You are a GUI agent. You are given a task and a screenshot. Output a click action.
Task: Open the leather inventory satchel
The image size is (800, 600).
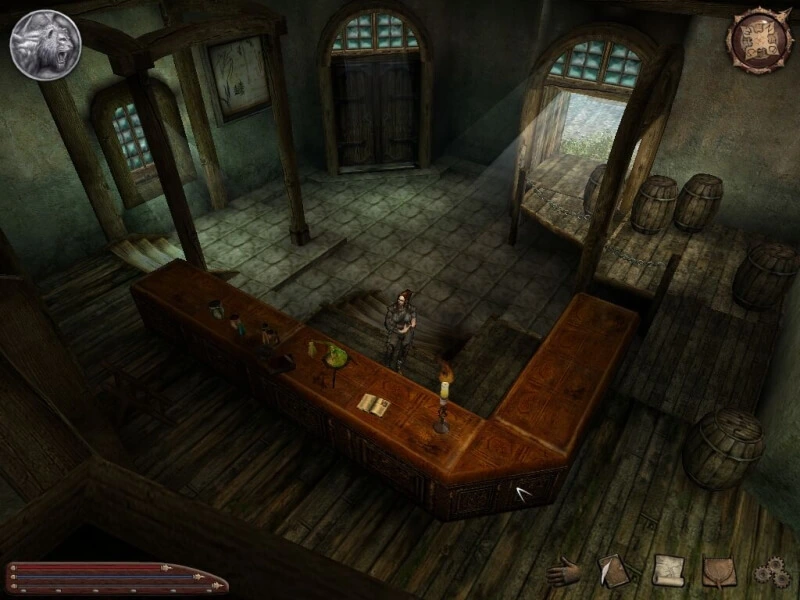click(x=719, y=570)
